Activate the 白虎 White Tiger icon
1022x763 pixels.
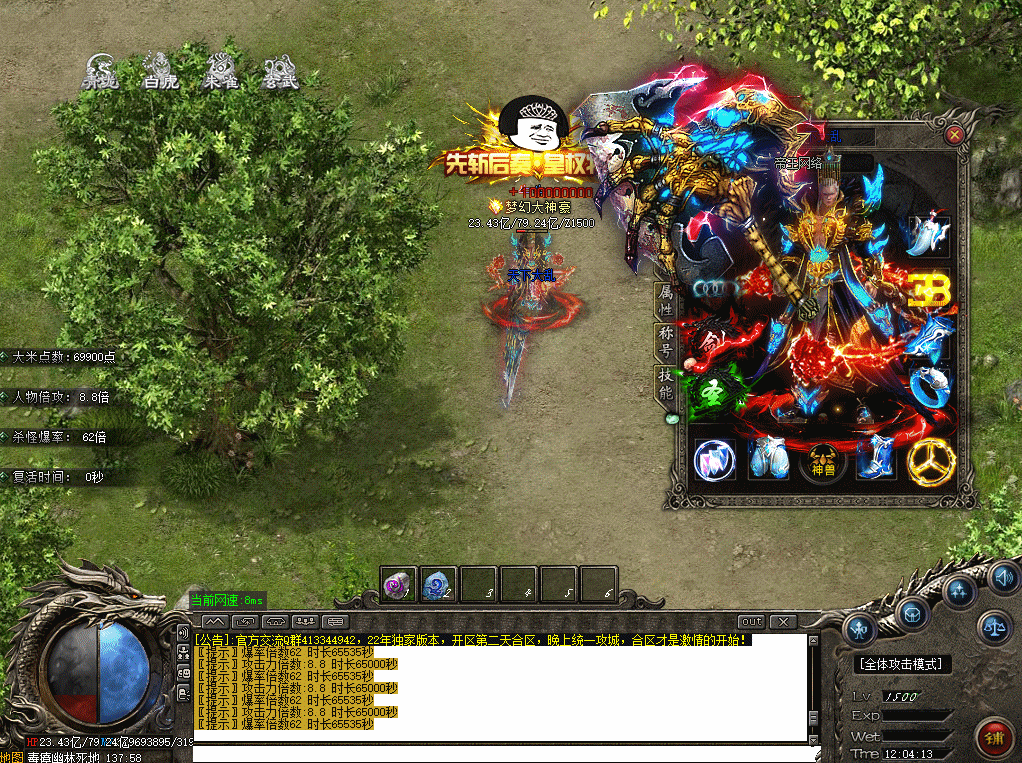(160, 72)
